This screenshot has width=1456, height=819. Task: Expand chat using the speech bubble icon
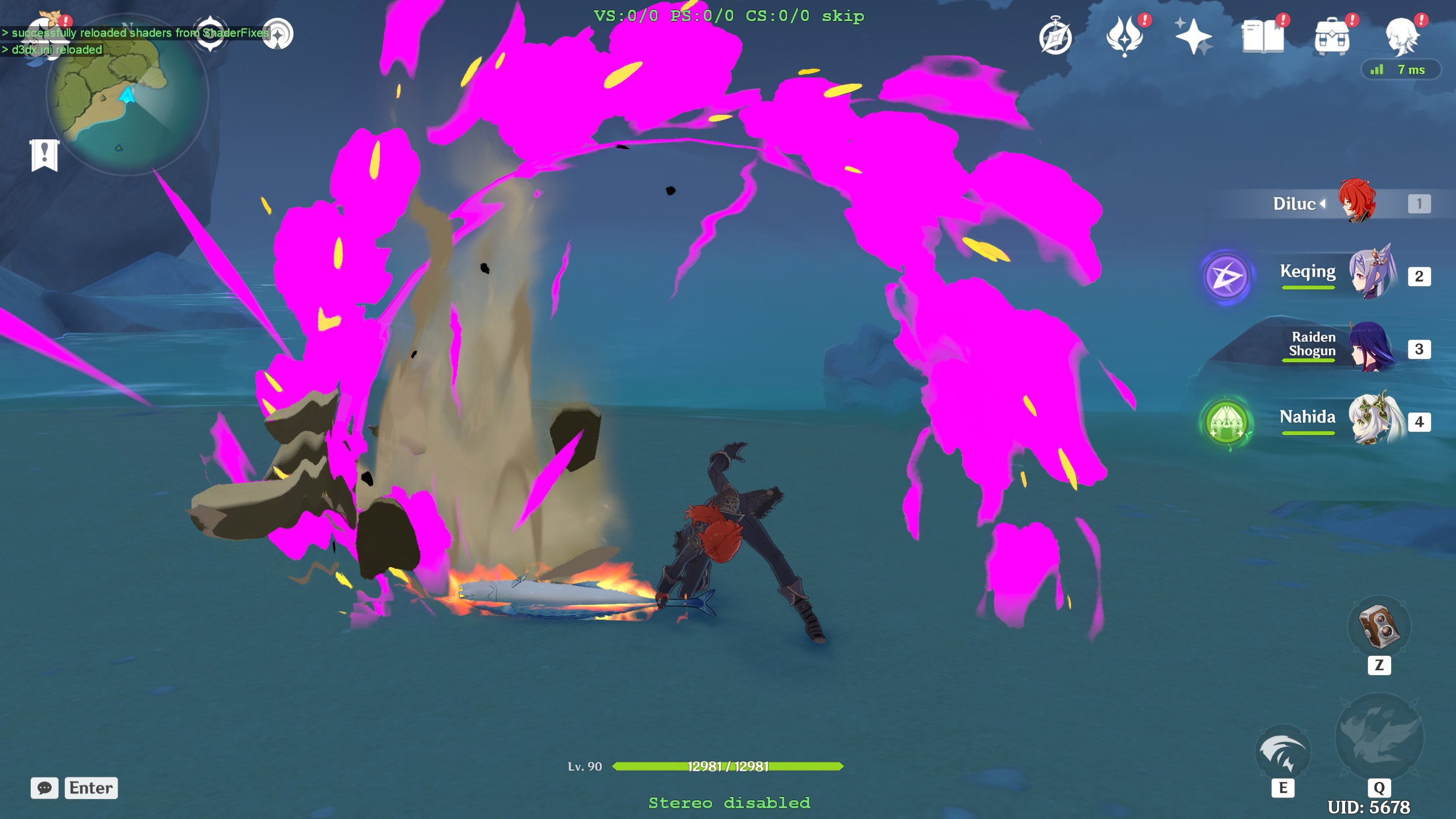tap(44, 788)
